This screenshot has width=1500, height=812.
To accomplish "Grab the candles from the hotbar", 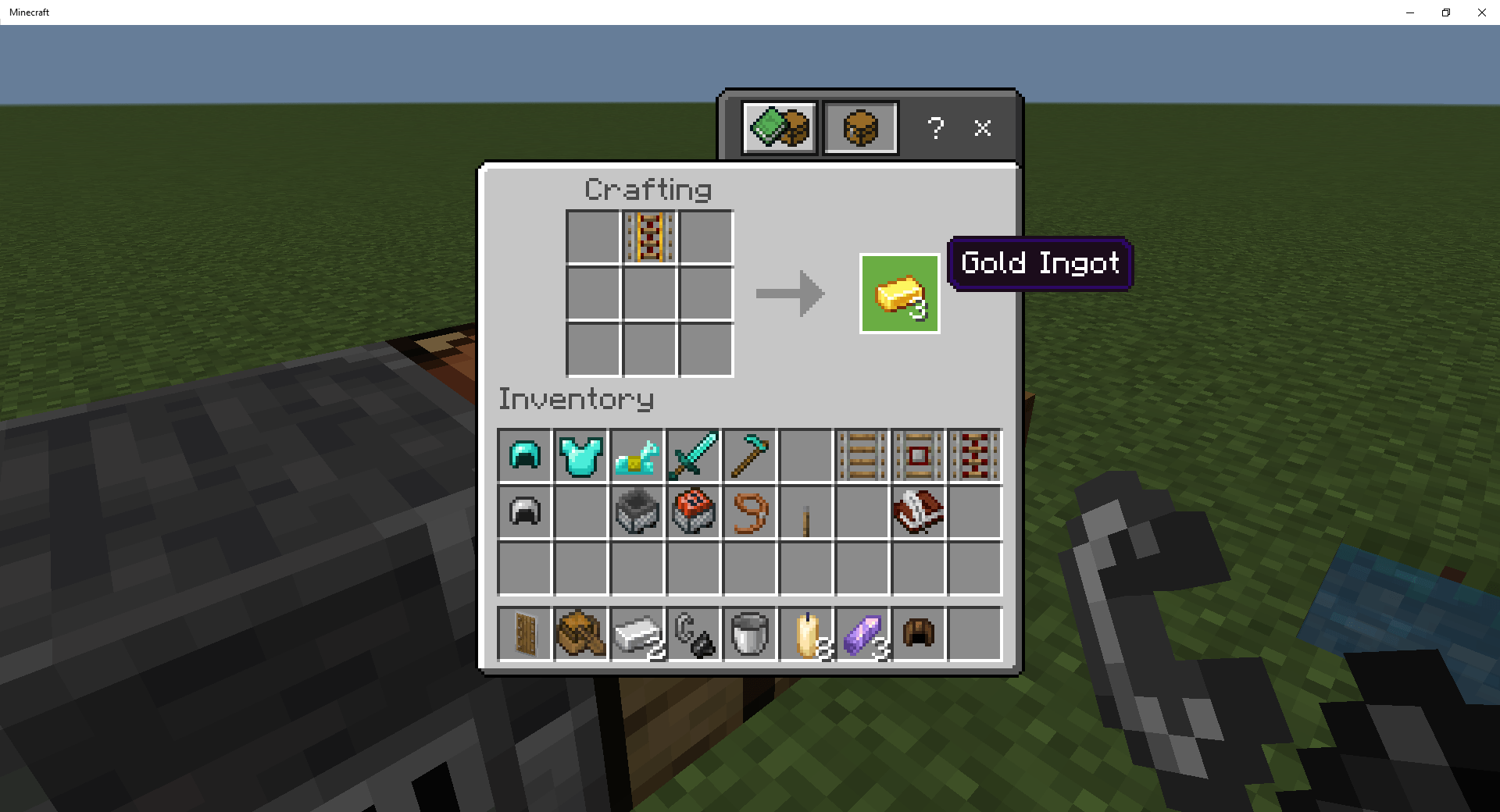I will click(x=805, y=635).
